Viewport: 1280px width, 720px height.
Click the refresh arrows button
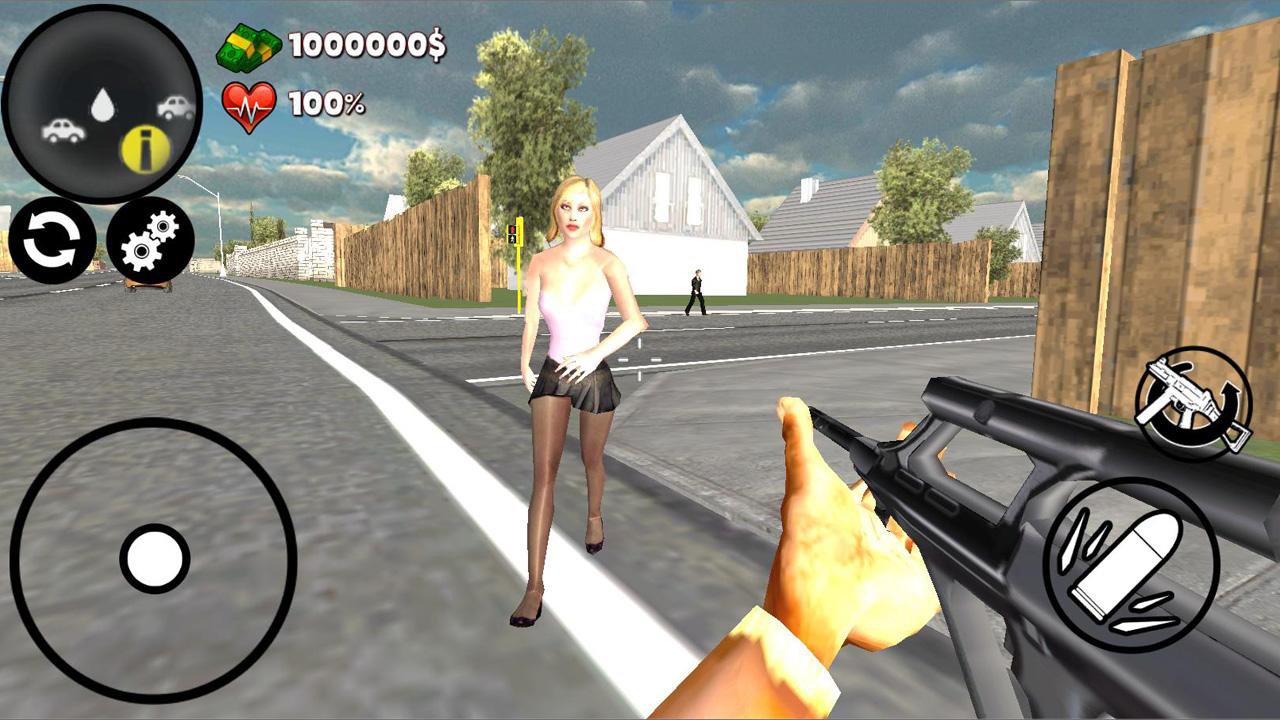tap(52, 240)
